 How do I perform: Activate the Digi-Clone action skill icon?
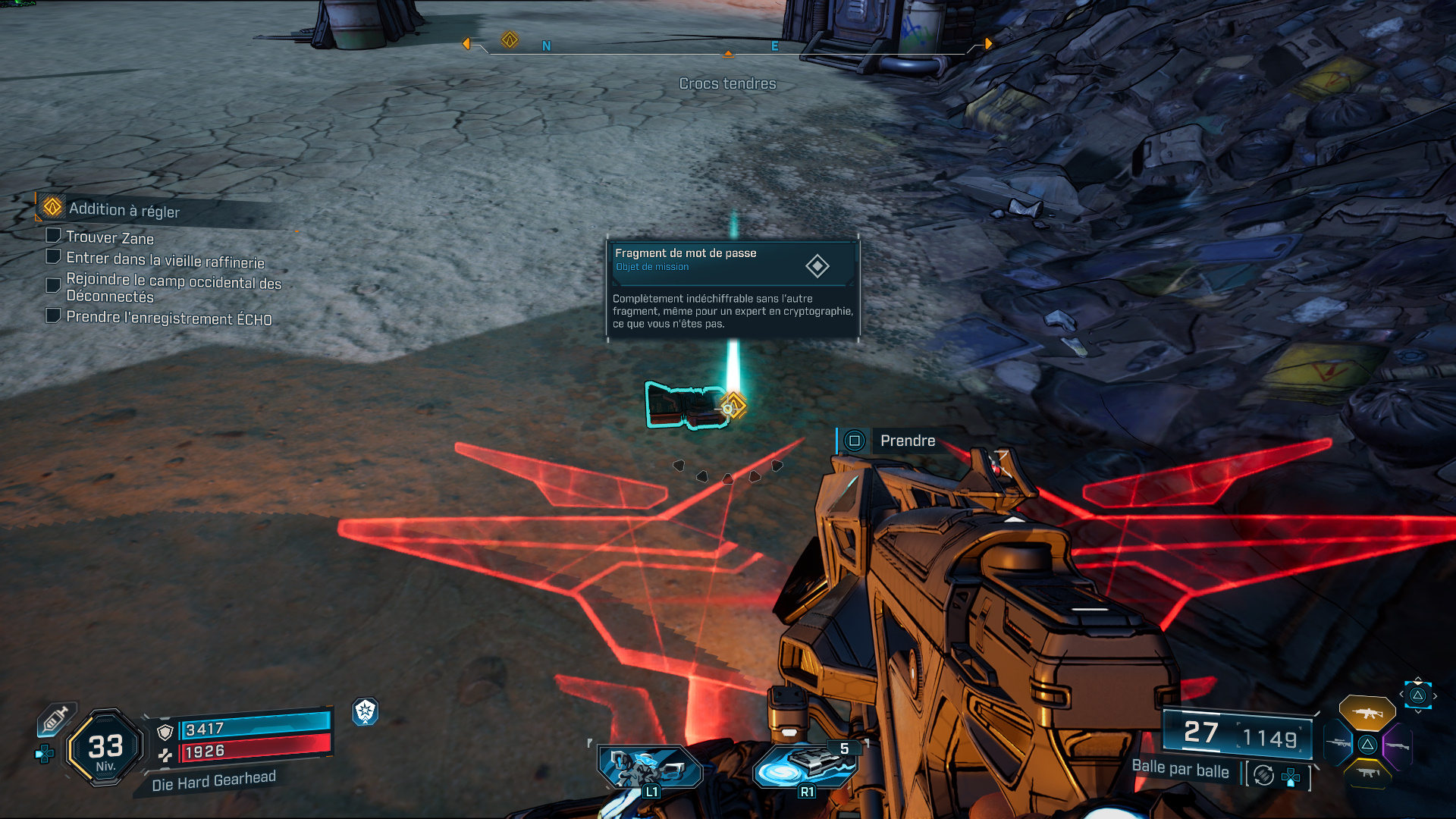pyautogui.click(x=649, y=767)
